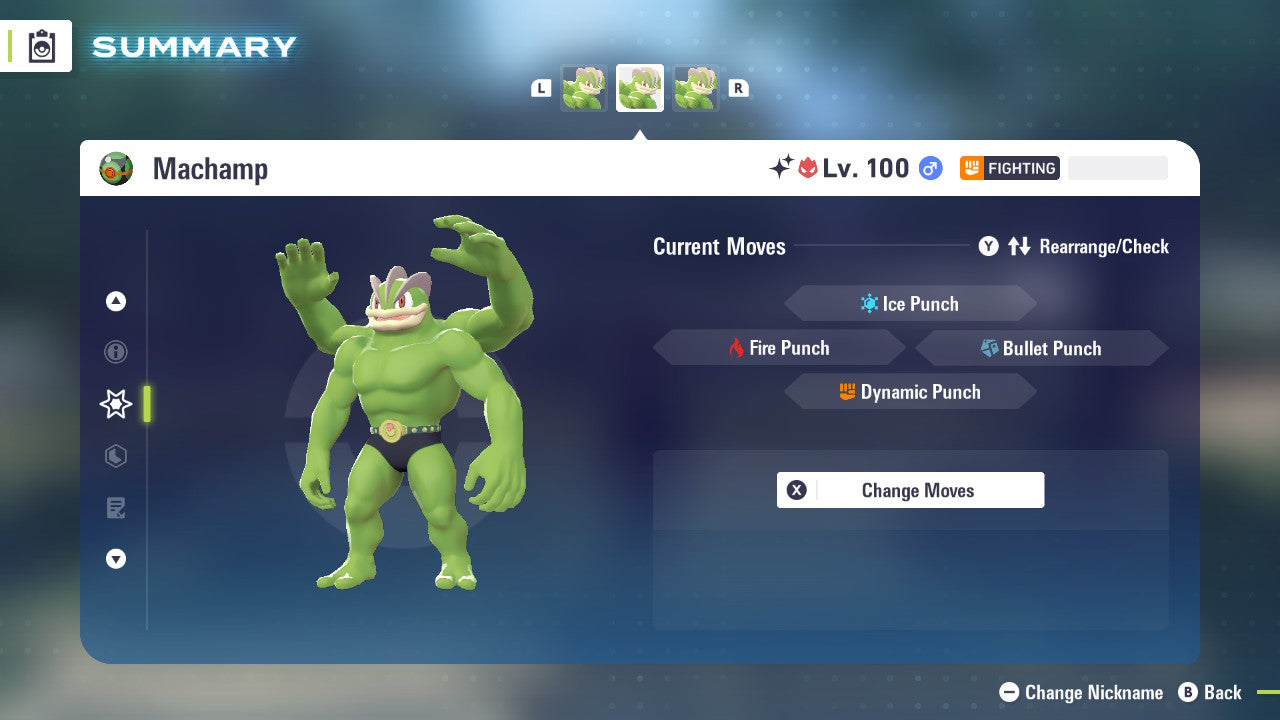Screen dimensions: 1280x720
Task: Select the Fire Punch move
Action: [779, 347]
